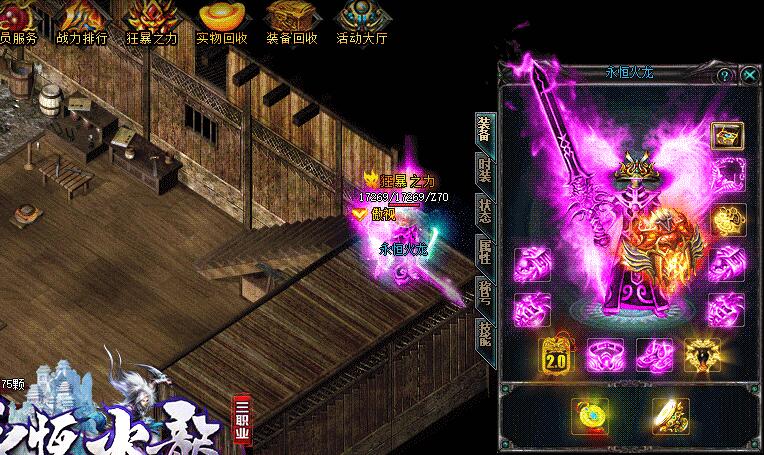Click the question mark help button
The width and height of the screenshot is (764, 455).
tap(725, 75)
